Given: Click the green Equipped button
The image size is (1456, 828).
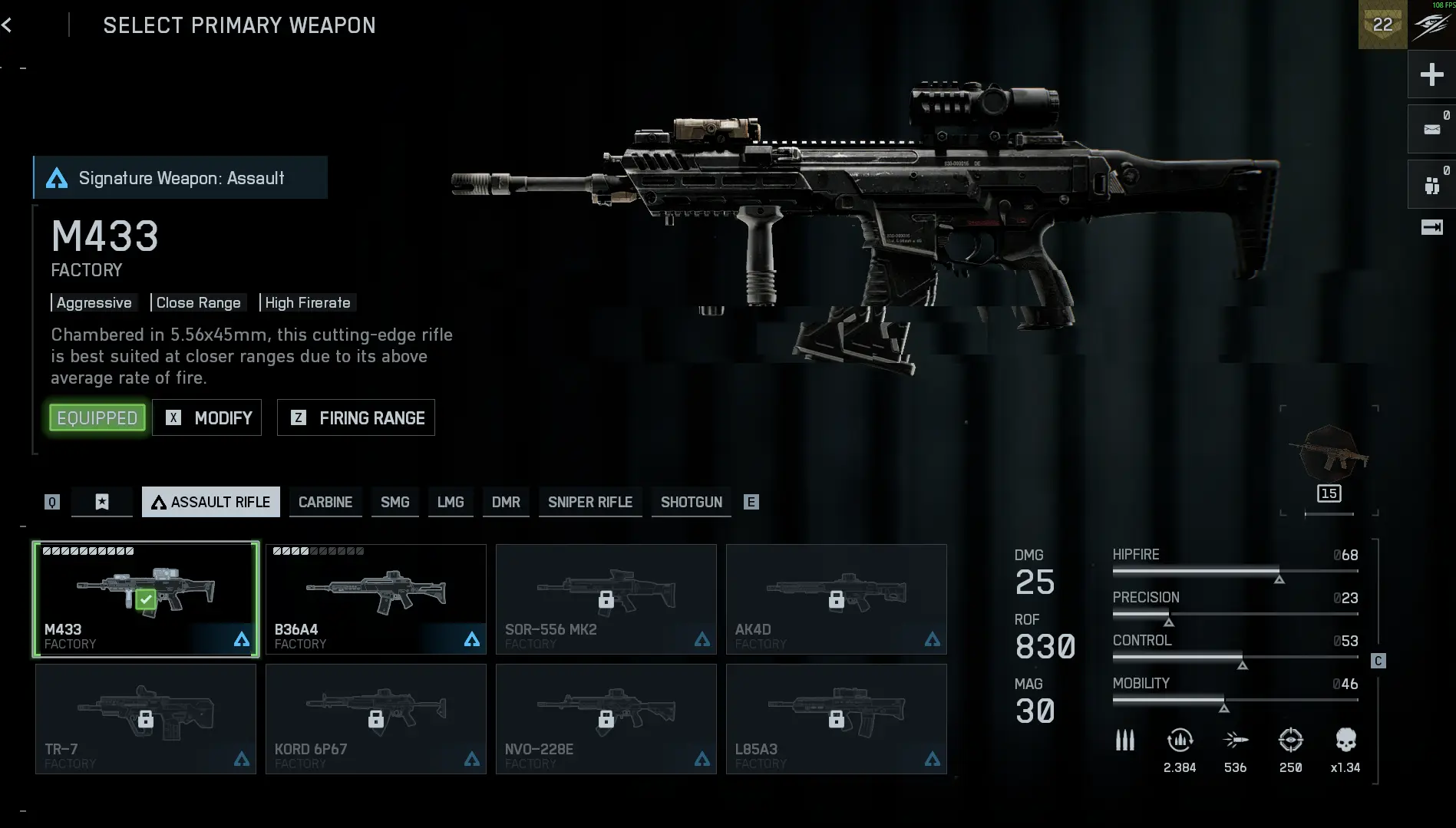Looking at the screenshot, I should 97,418.
